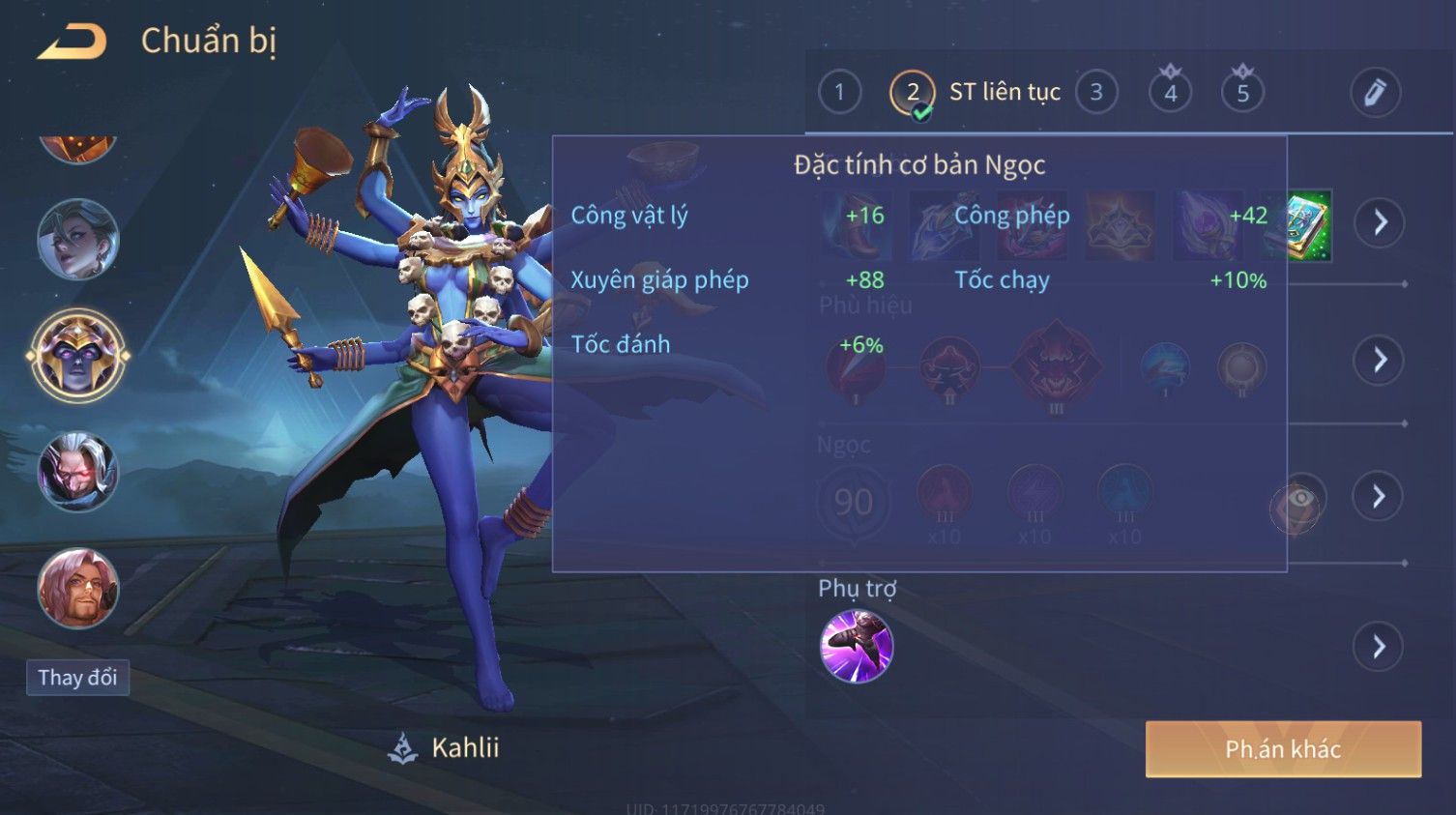
Task: Choose the bearded long-haired hero portrait
Action: 78,589
